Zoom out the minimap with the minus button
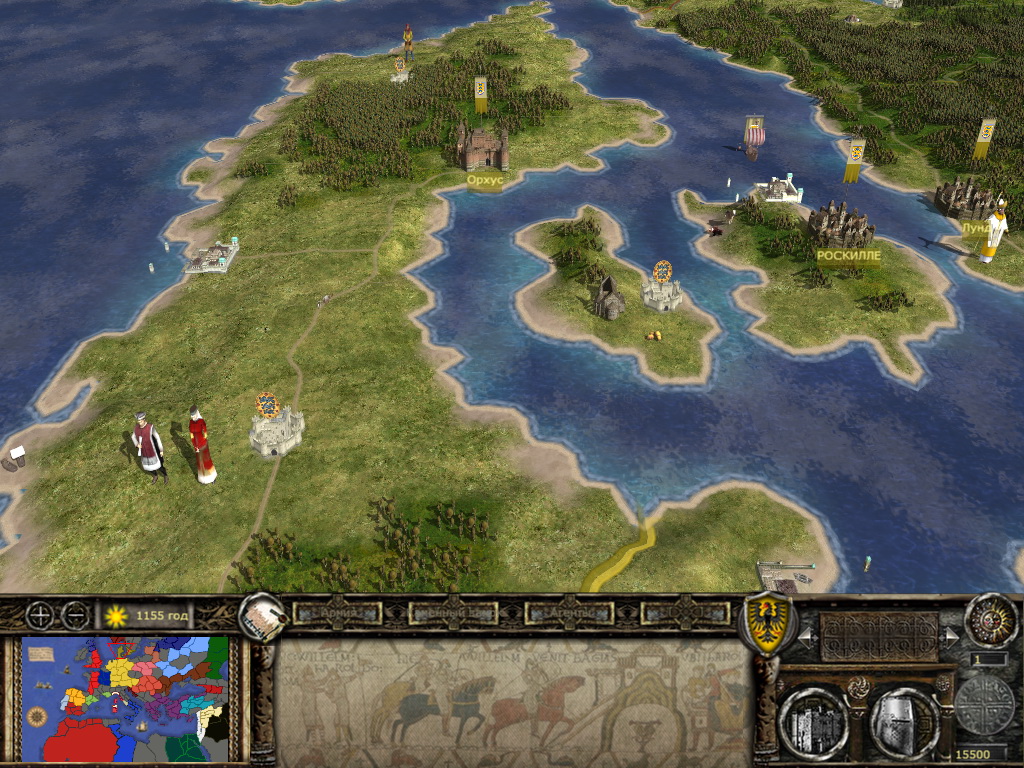This screenshot has width=1024, height=768. 74,615
